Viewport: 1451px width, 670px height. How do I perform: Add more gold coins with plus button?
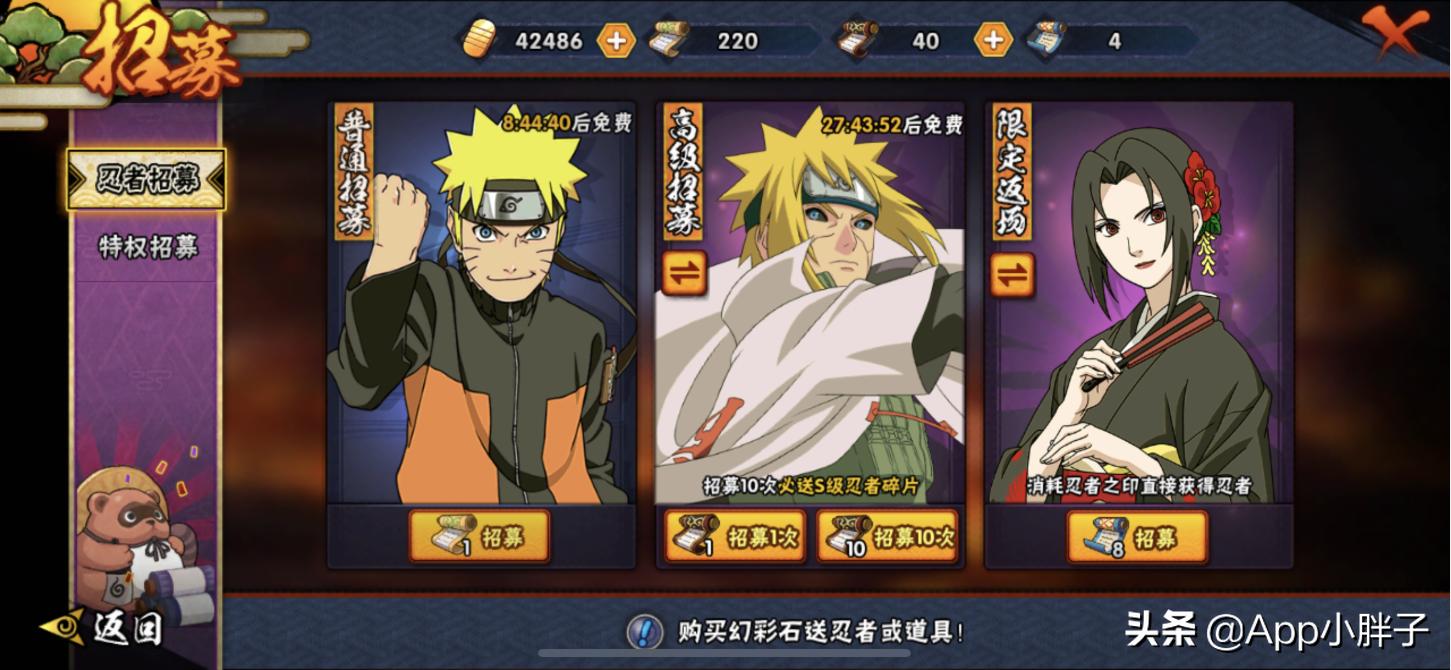pyautogui.click(x=616, y=41)
